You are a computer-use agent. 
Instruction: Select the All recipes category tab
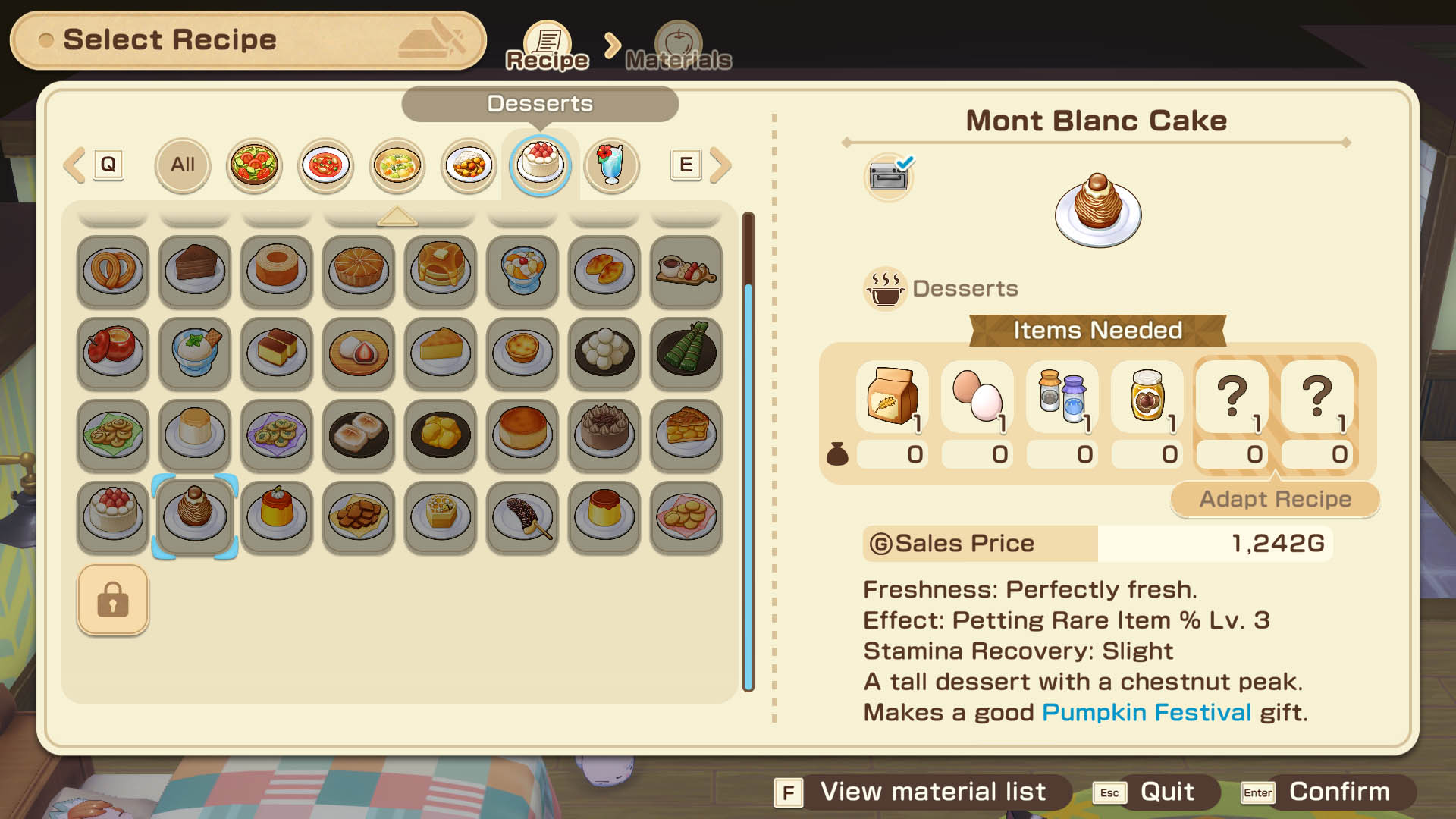pos(182,165)
